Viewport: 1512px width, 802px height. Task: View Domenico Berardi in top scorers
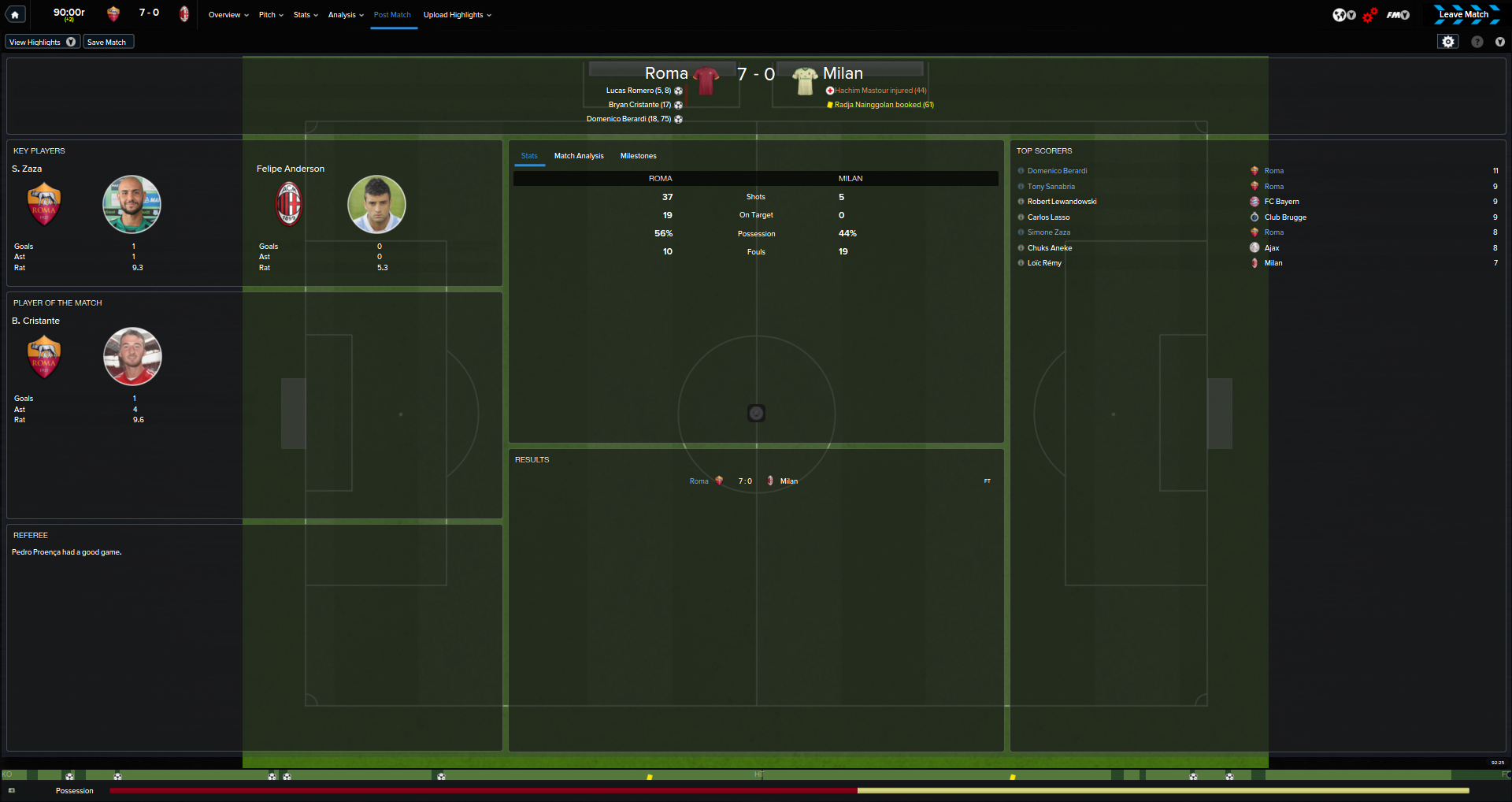pyautogui.click(x=1057, y=171)
